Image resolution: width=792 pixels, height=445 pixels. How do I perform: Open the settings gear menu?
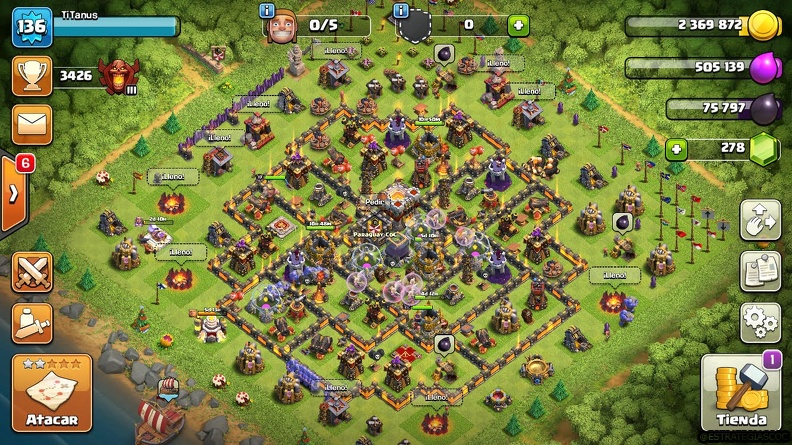[x=760, y=322]
